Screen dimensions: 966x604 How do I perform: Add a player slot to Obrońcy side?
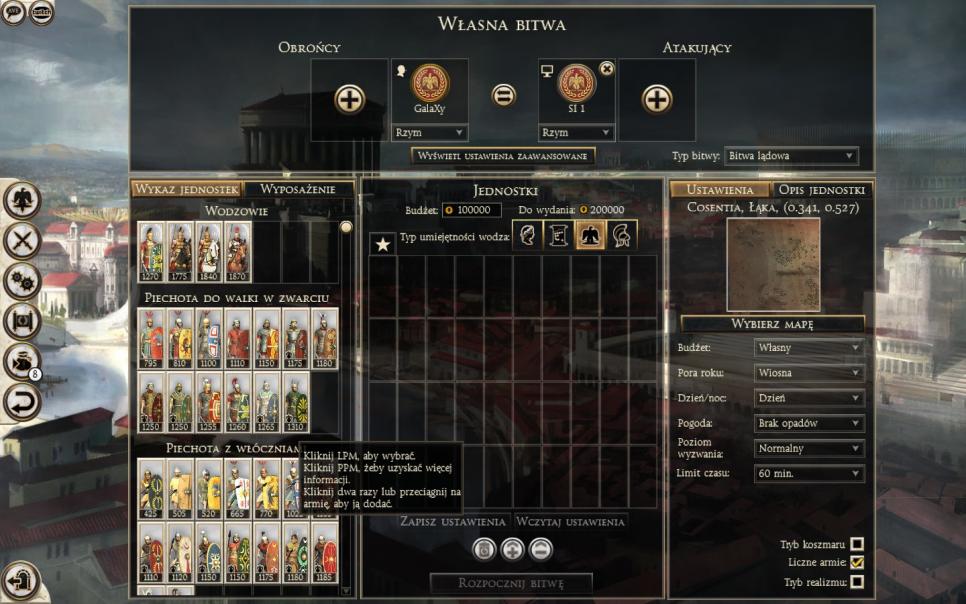pos(349,98)
